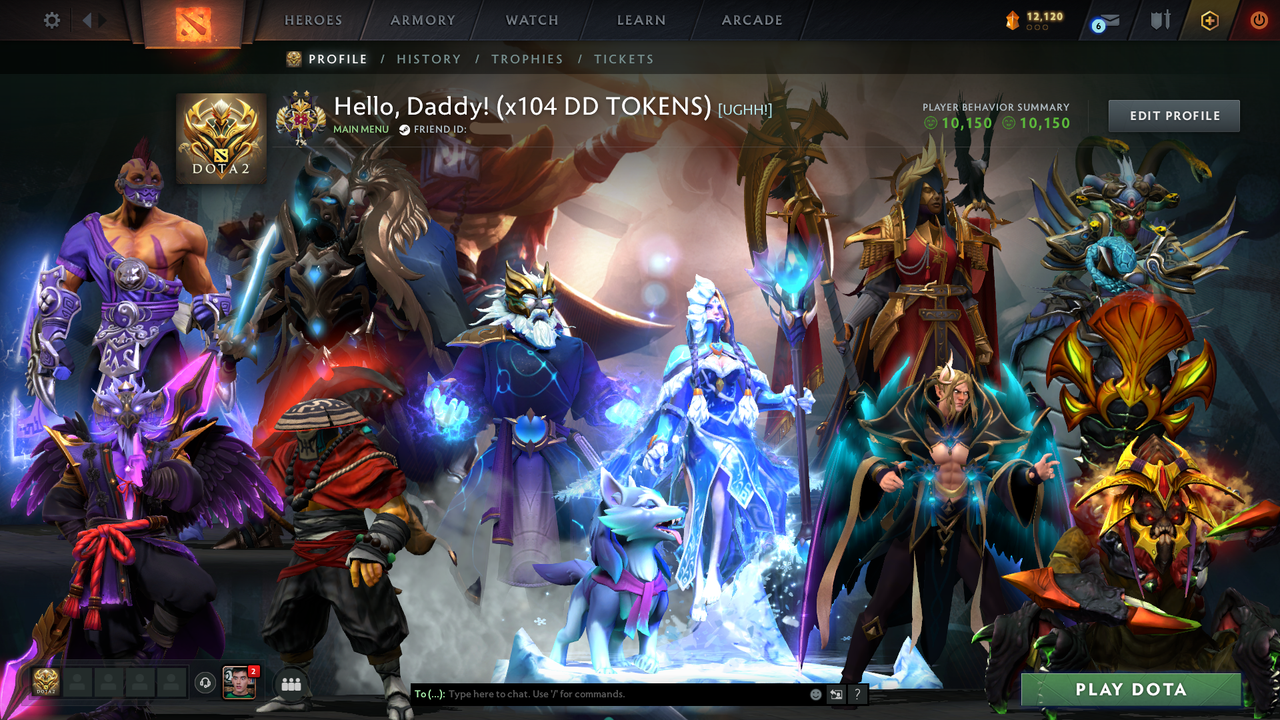Click the glowing Dota Plus hexagon icon

[x=1210, y=19]
